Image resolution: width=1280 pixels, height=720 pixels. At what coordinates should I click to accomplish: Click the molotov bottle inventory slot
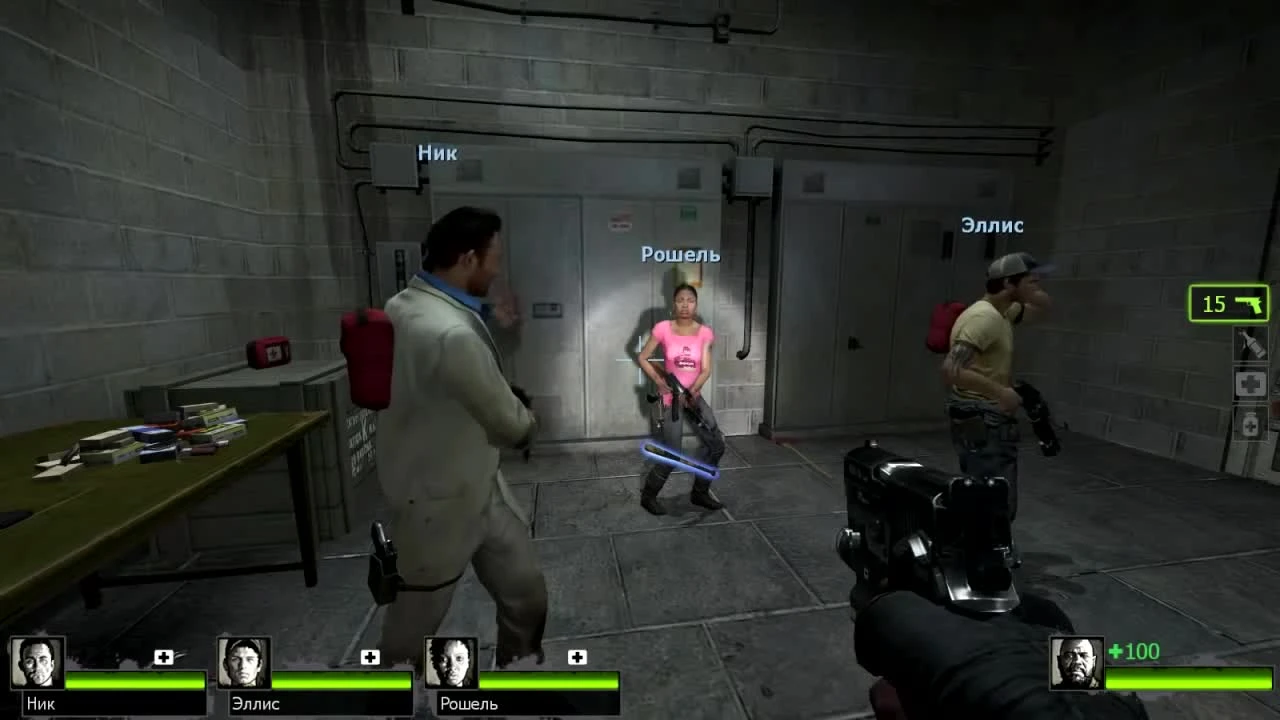click(x=1250, y=345)
